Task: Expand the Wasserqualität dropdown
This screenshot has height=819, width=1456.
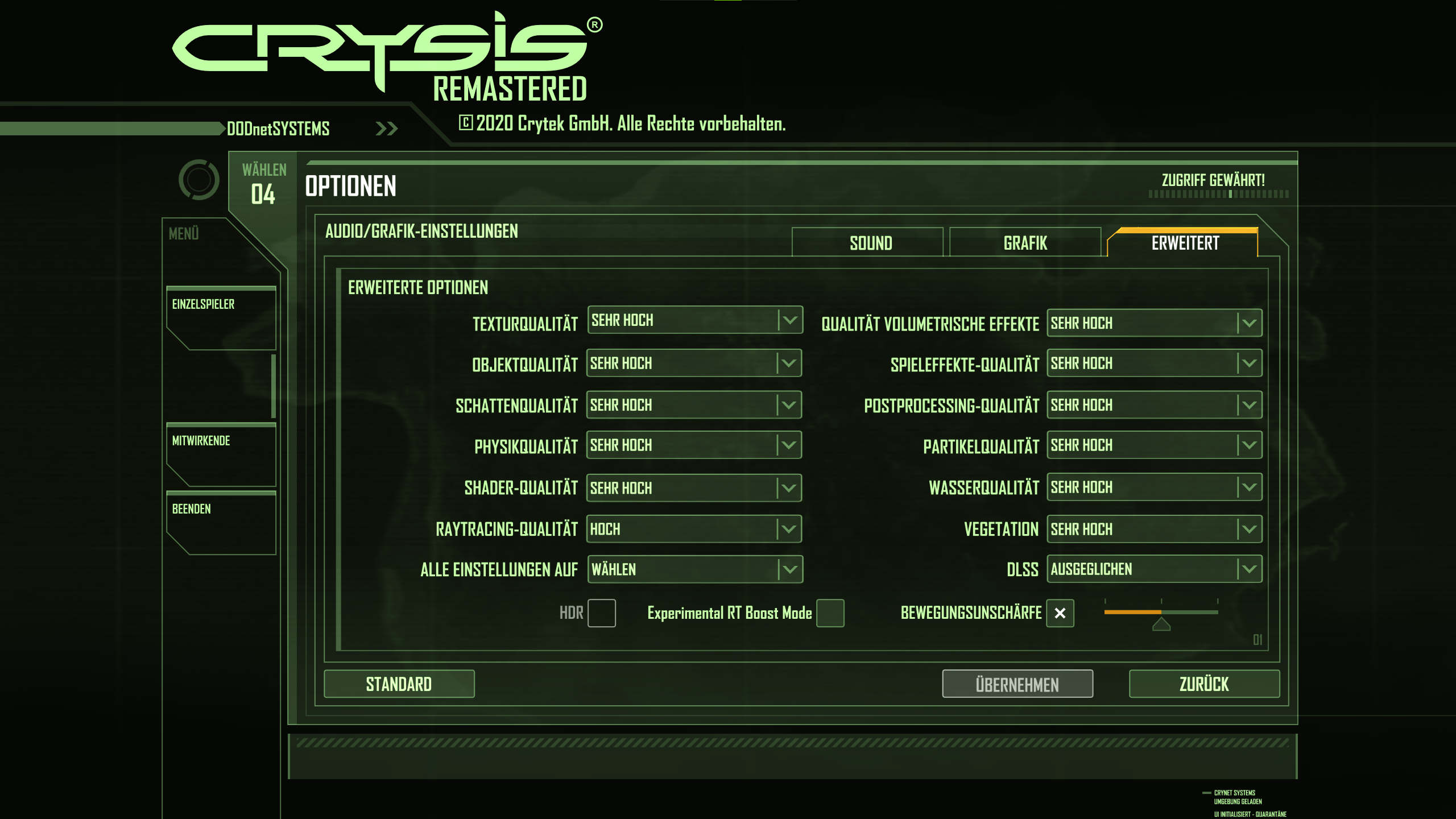Action: (1154, 487)
